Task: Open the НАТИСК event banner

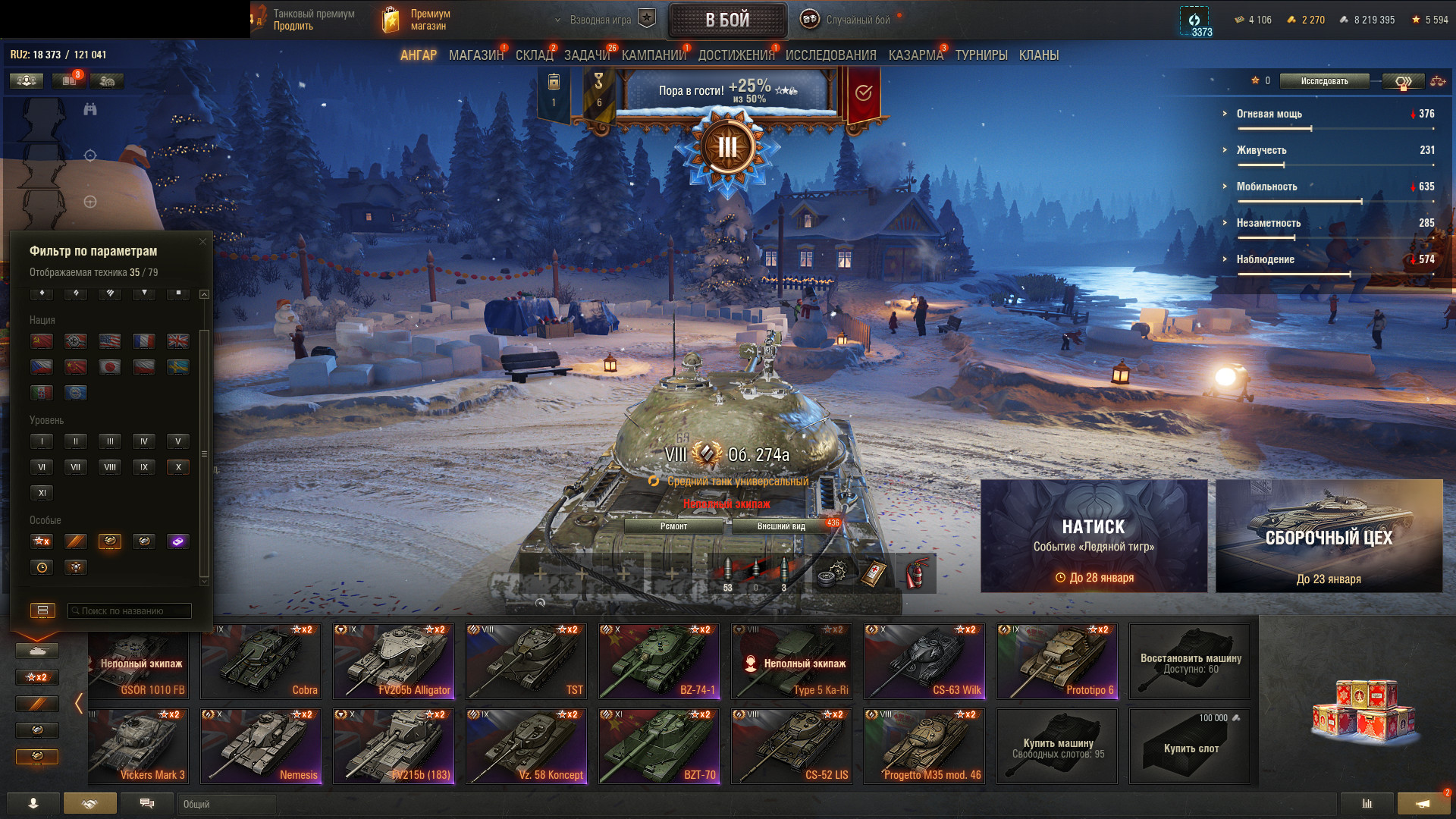Action: coord(1094,536)
